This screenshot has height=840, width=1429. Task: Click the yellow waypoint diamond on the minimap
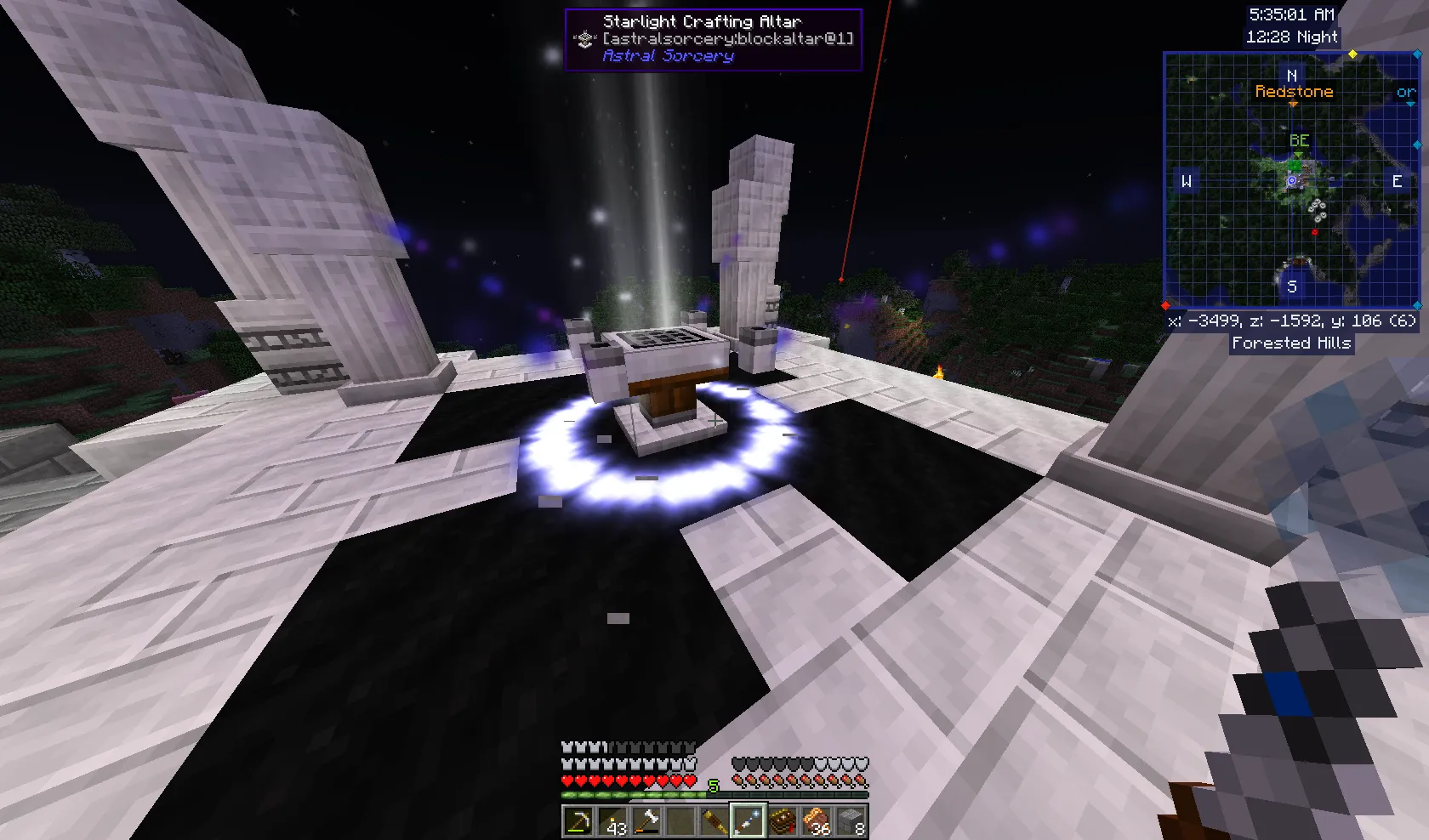tap(1352, 54)
